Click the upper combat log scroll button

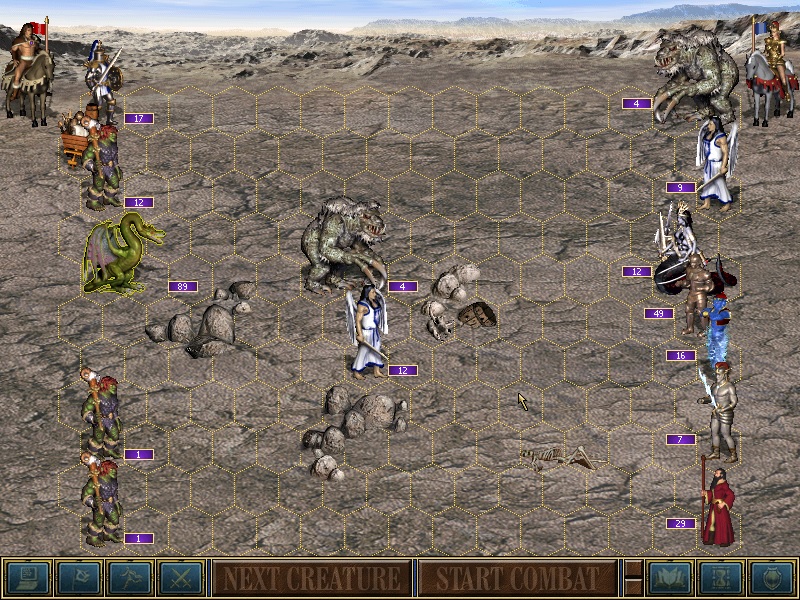[x=633, y=568]
